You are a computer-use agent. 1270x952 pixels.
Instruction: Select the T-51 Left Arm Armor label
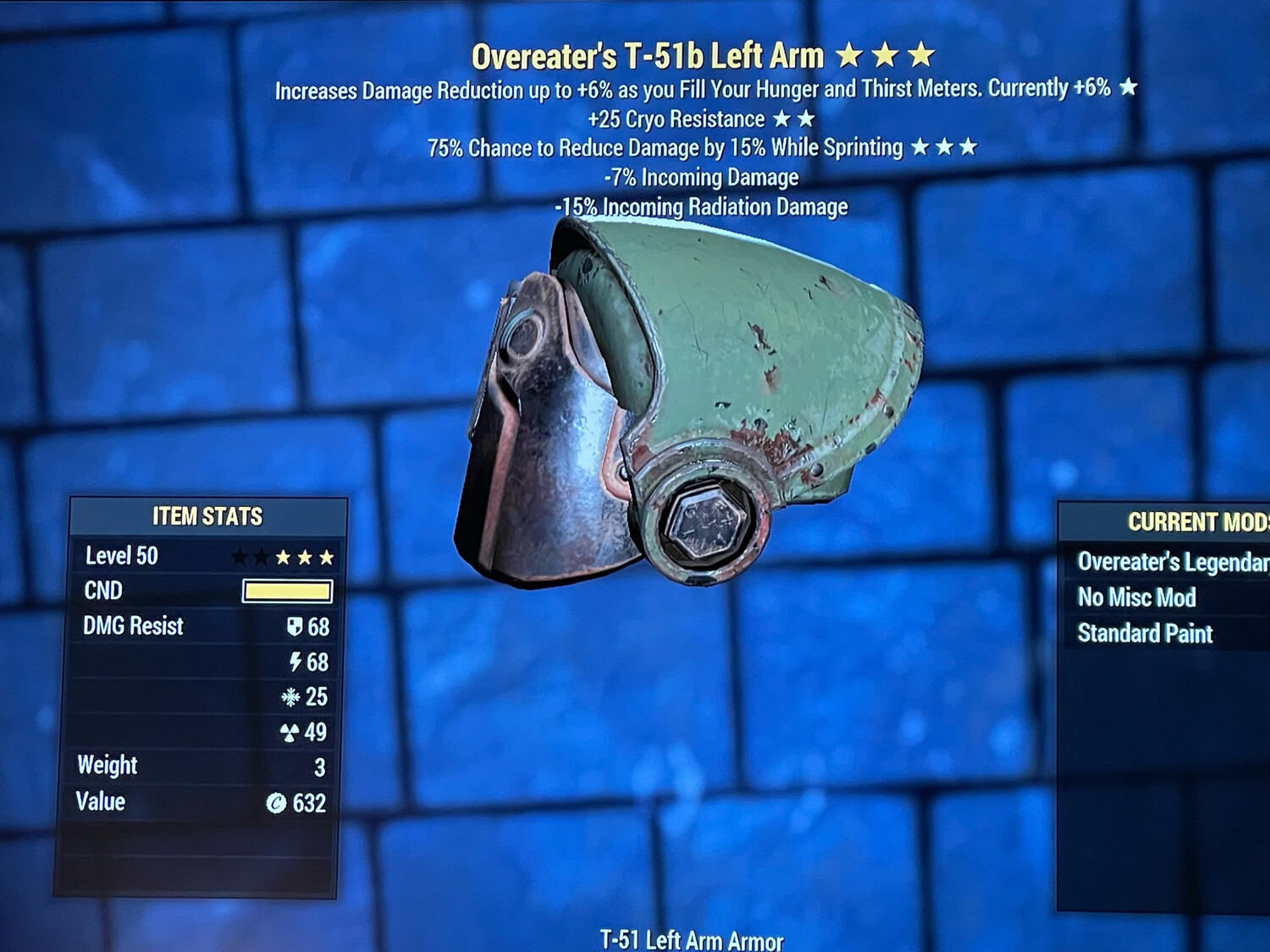[692, 938]
